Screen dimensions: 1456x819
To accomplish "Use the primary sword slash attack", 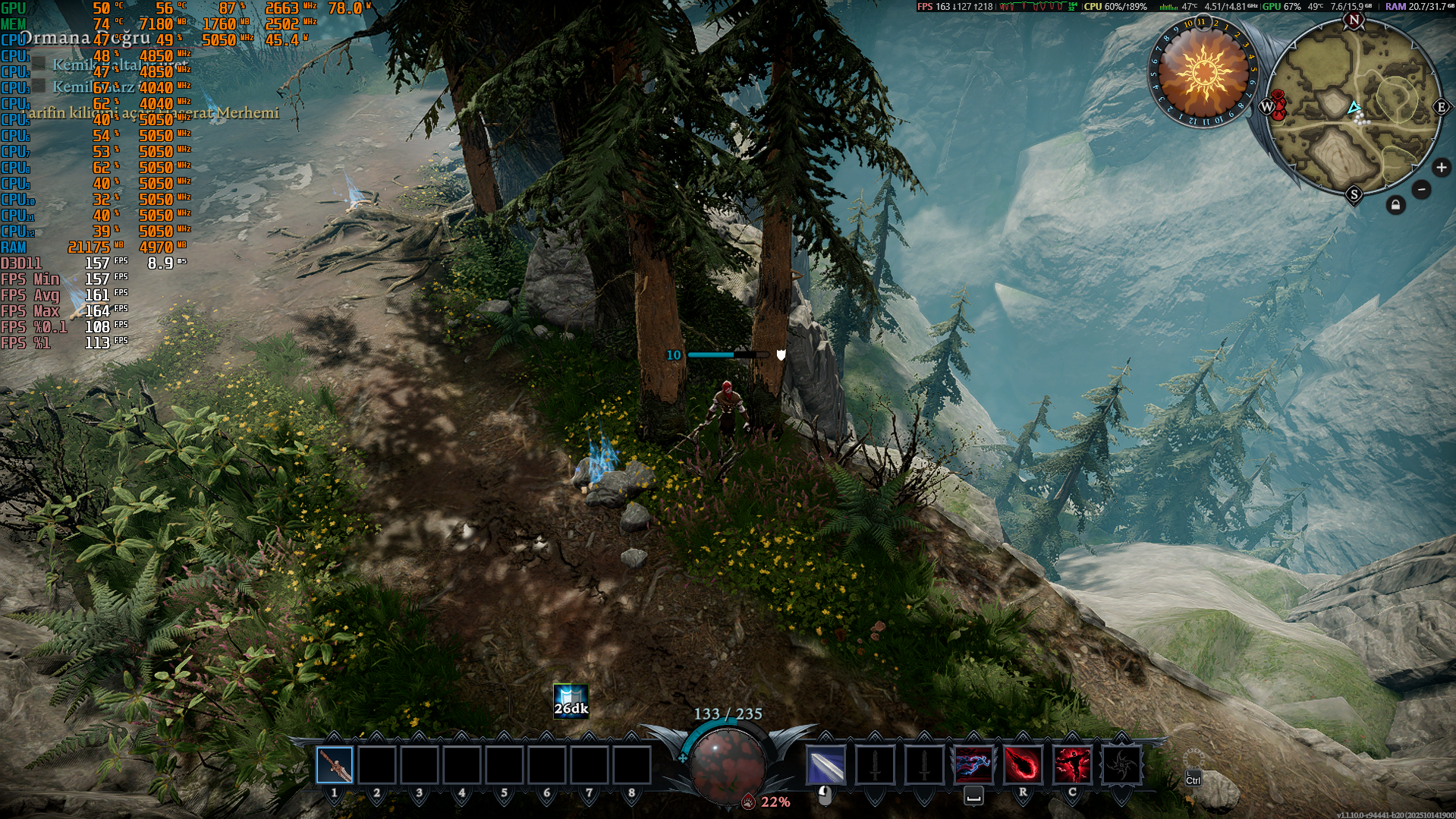I will tap(825, 765).
